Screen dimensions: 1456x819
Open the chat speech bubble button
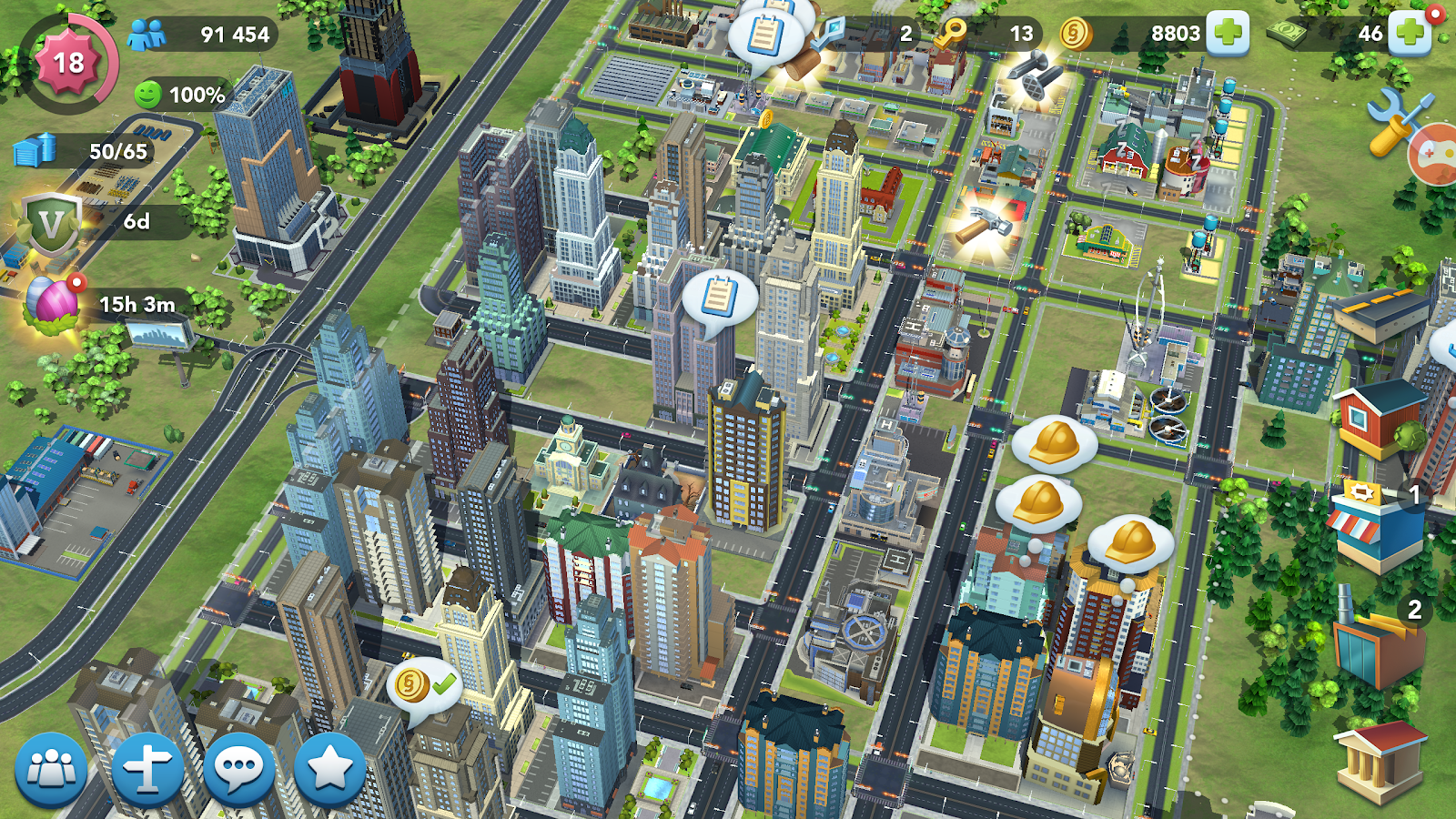tap(239, 770)
